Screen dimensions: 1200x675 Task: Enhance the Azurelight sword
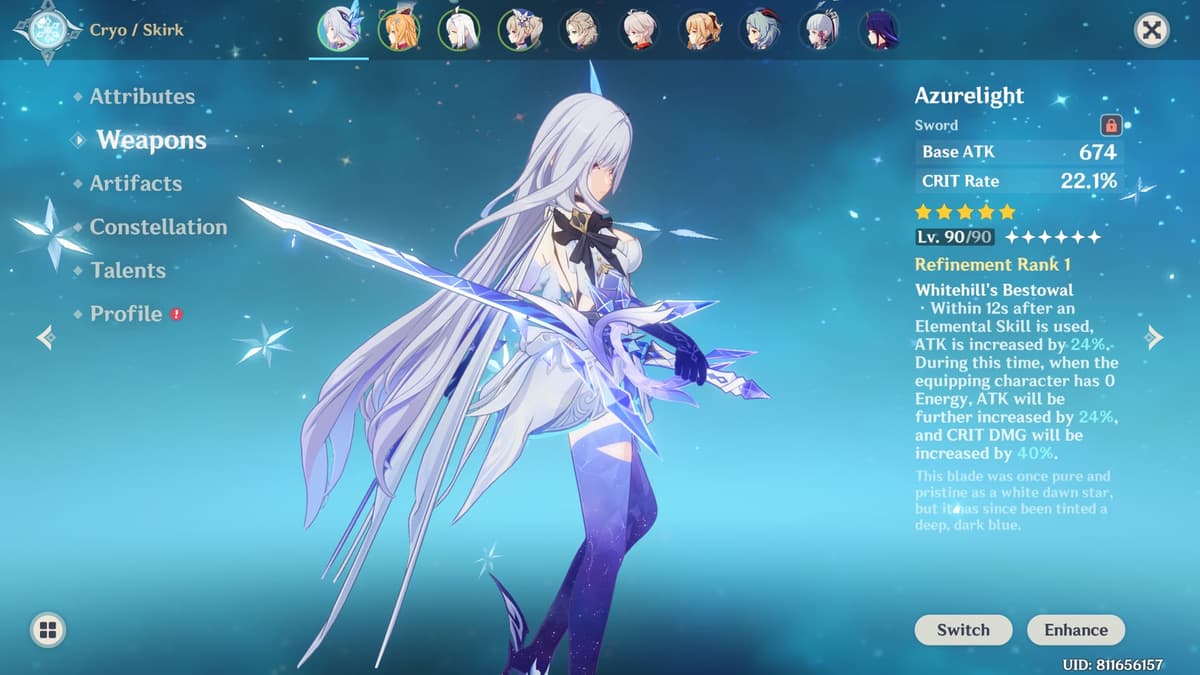coord(1076,630)
